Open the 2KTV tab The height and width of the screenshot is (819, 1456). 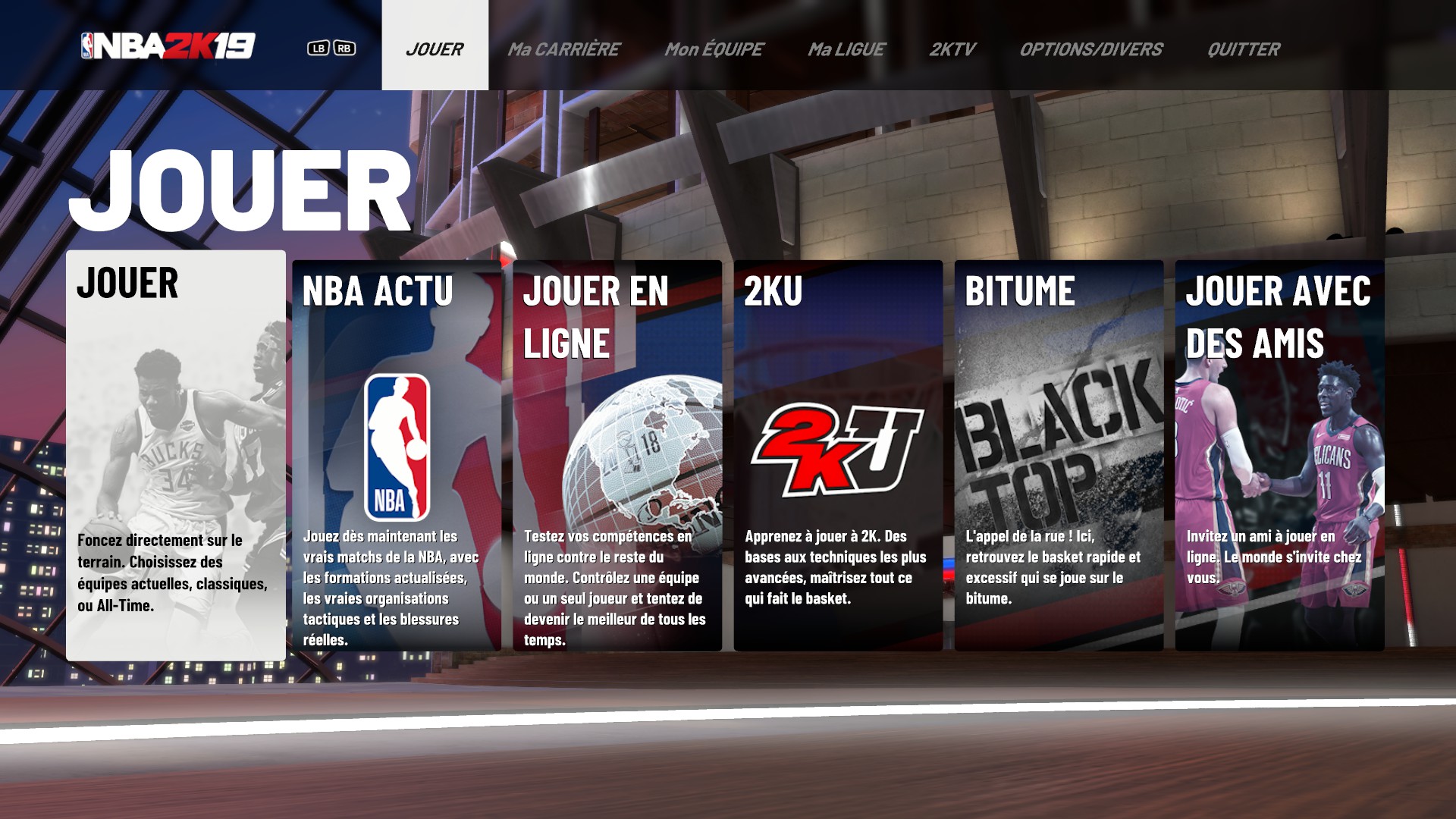point(952,49)
